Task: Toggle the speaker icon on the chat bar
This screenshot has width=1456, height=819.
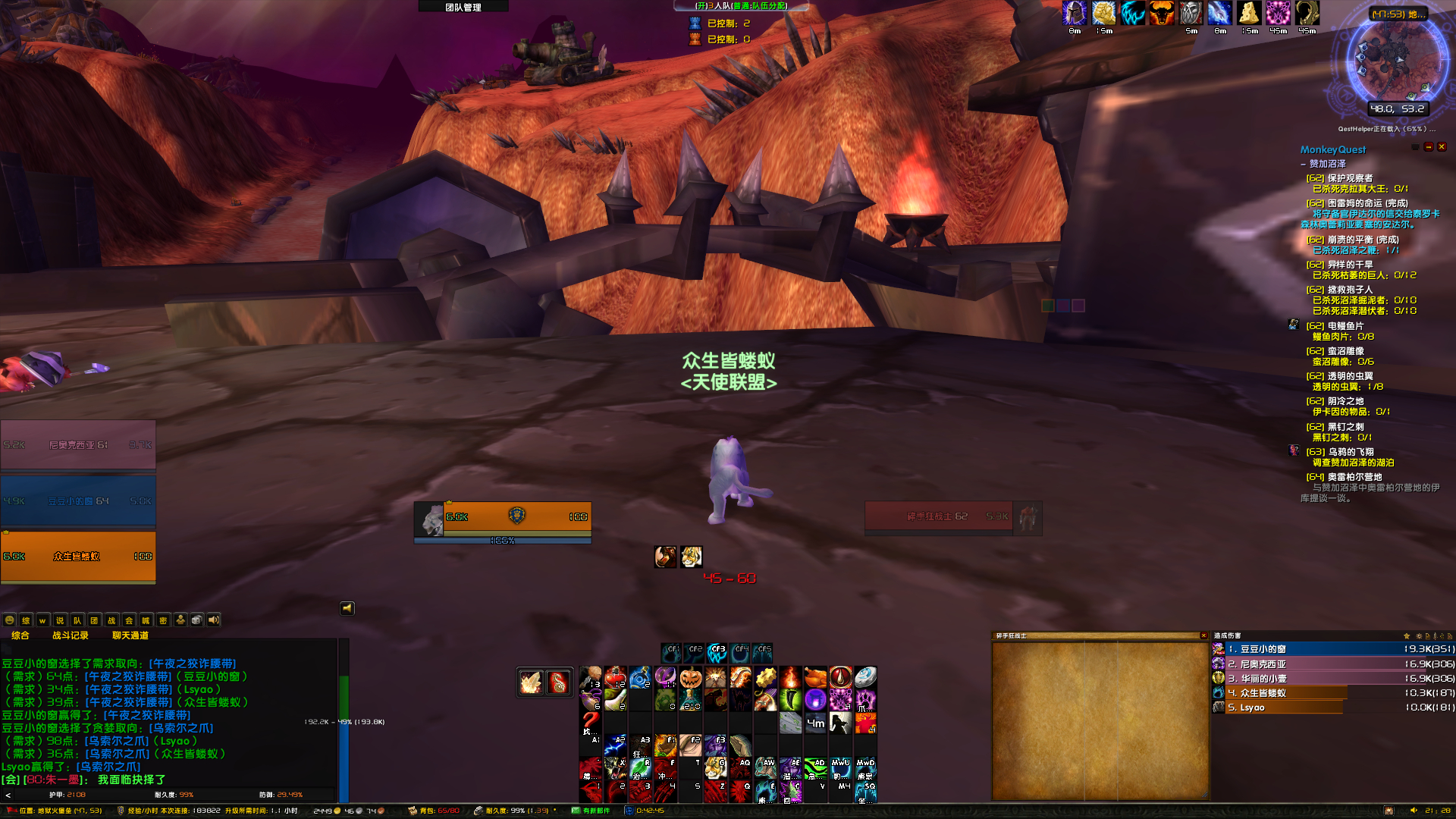Action: (213, 620)
